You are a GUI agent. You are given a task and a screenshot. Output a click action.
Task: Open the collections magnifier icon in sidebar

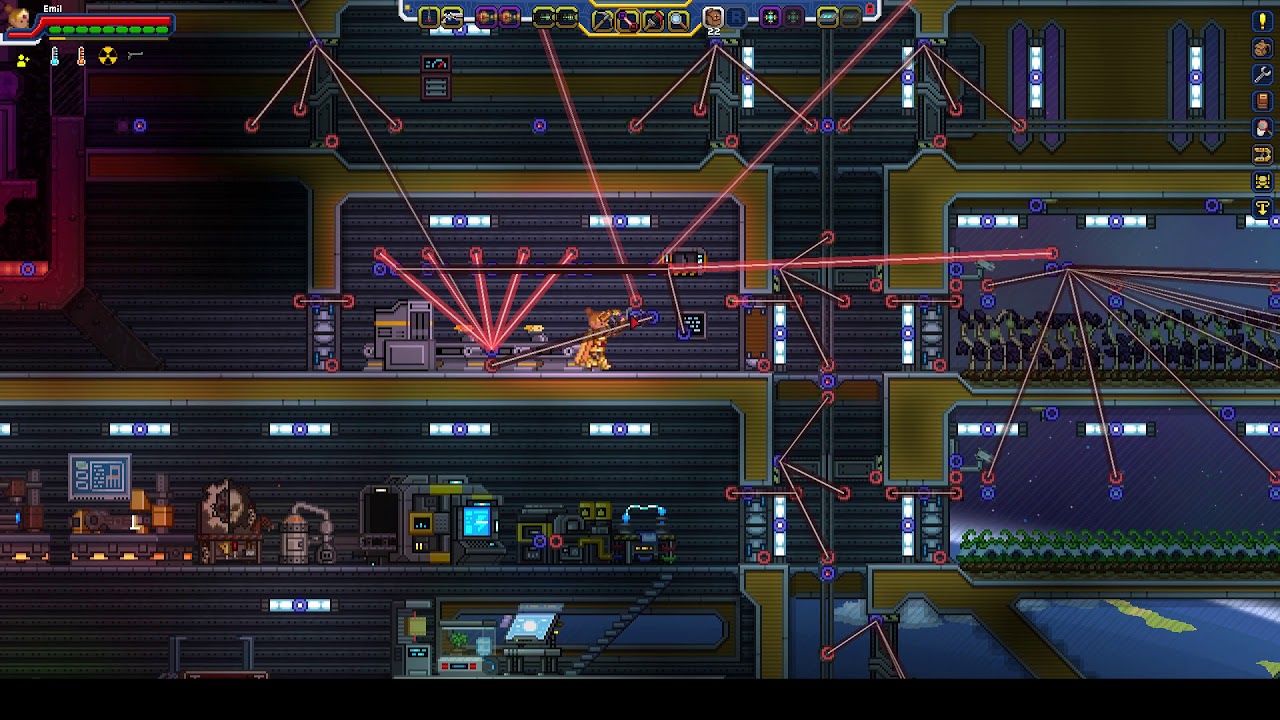[x=1262, y=128]
